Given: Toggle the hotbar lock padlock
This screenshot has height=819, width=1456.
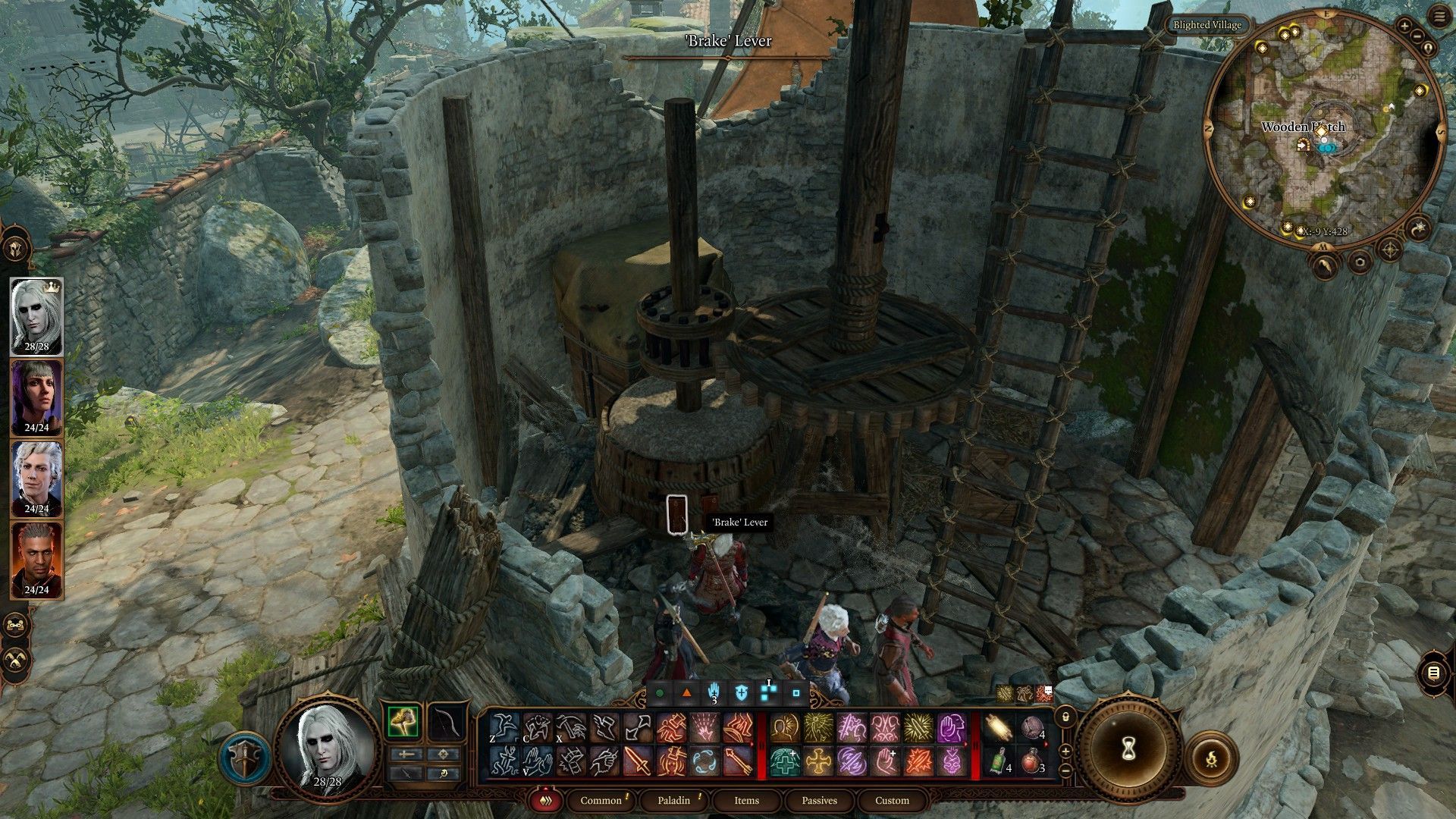Looking at the screenshot, I should pos(1065,717).
